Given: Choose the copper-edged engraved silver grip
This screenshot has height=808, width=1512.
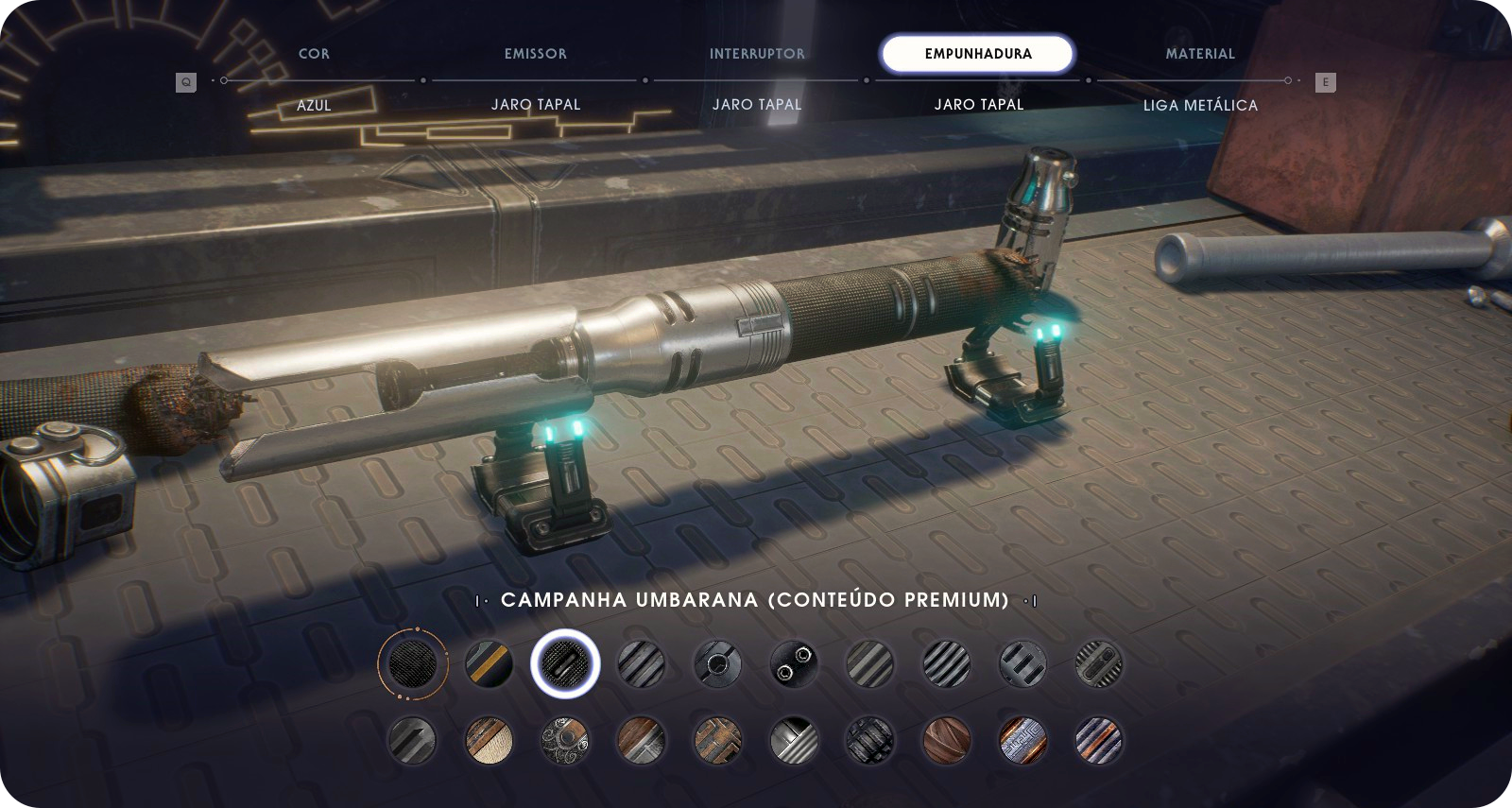Looking at the screenshot, I should tap(1022, 740).
